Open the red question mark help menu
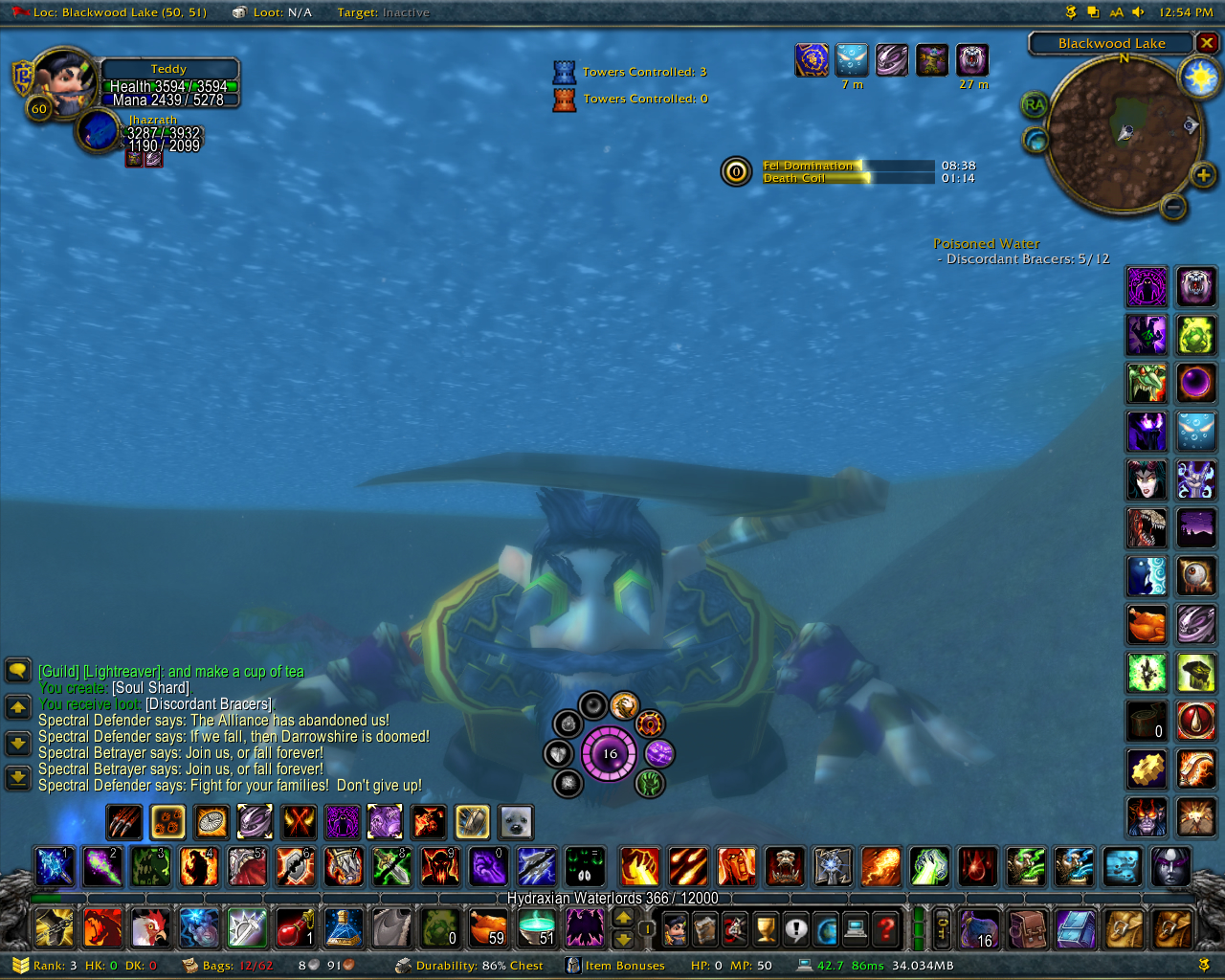1225x980 pixels. [887, 928]
